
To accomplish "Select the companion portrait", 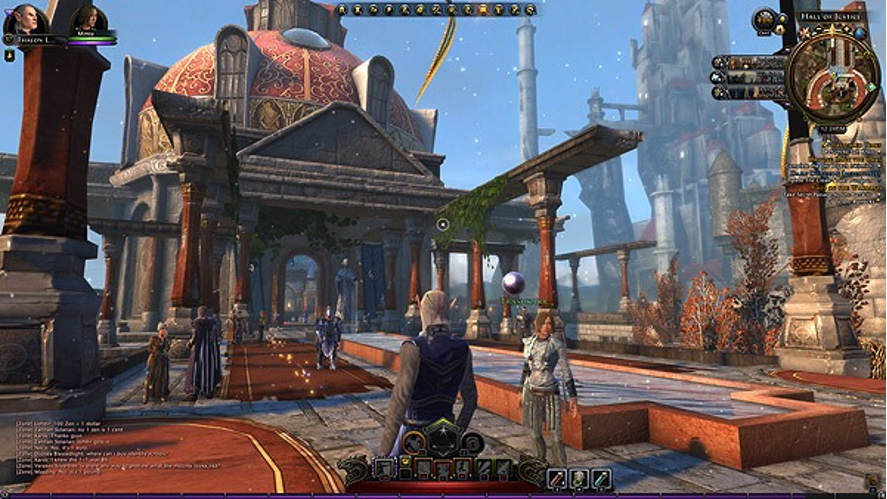I will 89,19.
